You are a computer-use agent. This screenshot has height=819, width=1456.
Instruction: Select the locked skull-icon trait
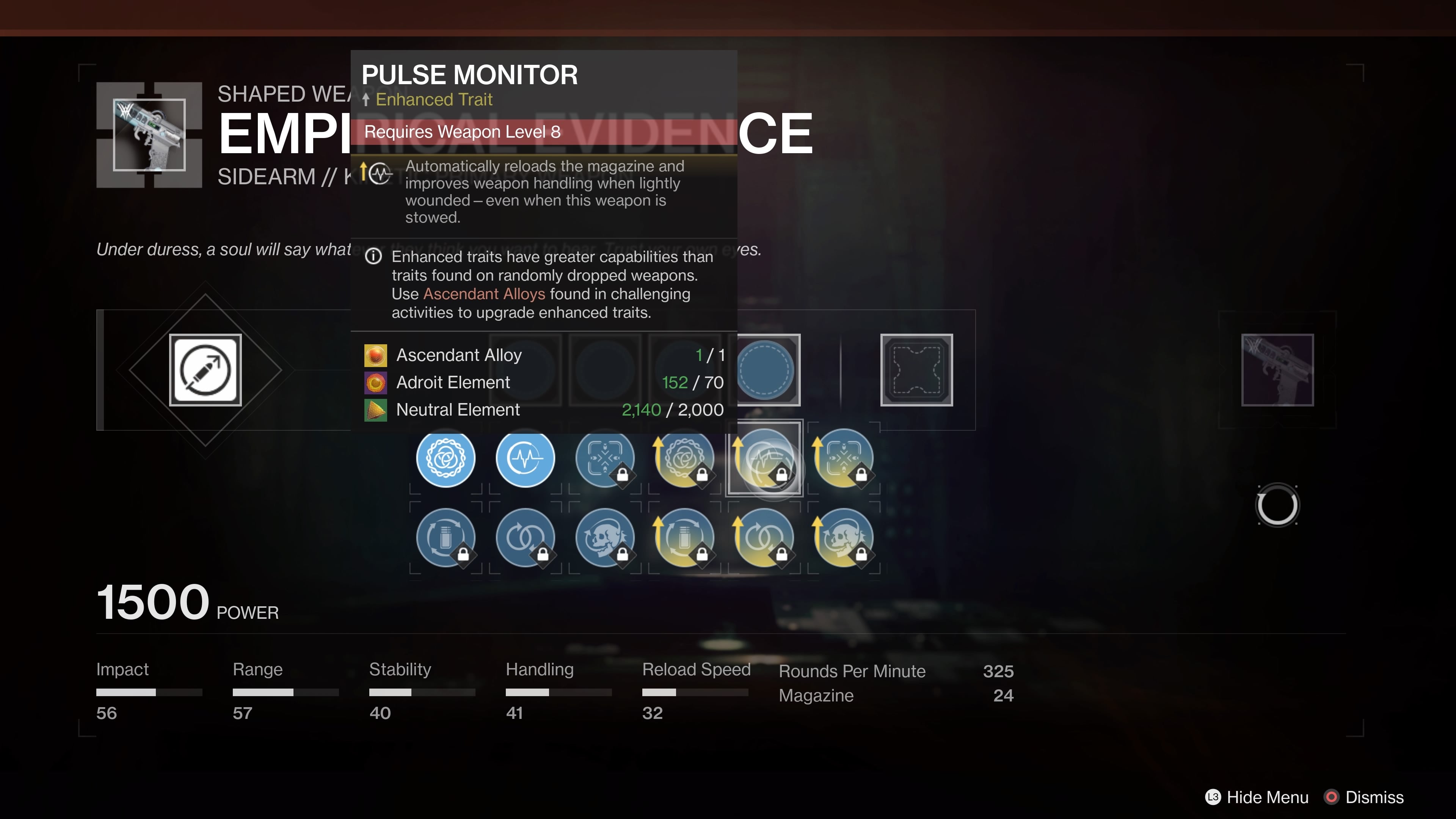click(604, 538)
